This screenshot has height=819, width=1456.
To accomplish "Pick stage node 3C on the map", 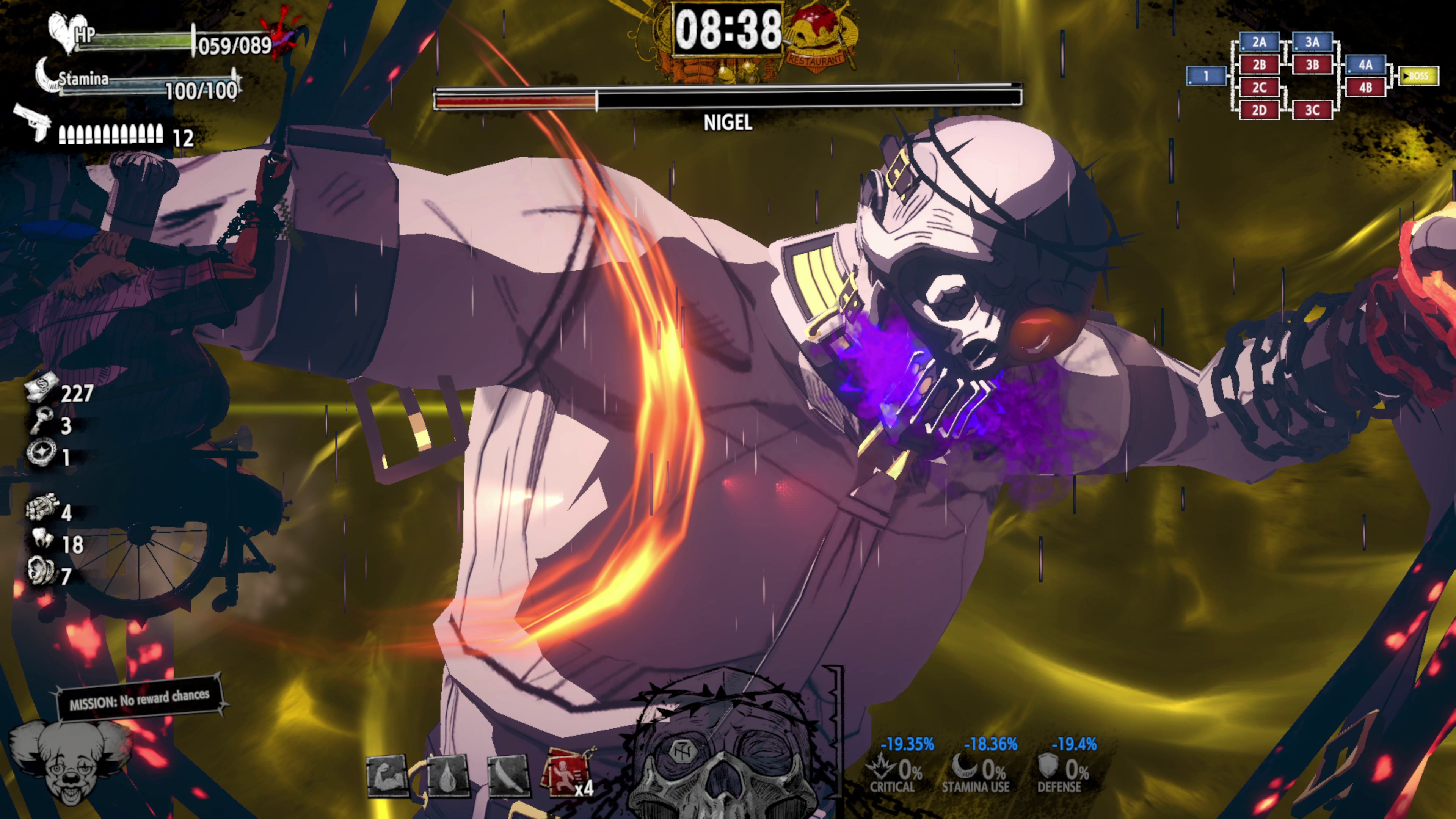I will point(1312,110).
